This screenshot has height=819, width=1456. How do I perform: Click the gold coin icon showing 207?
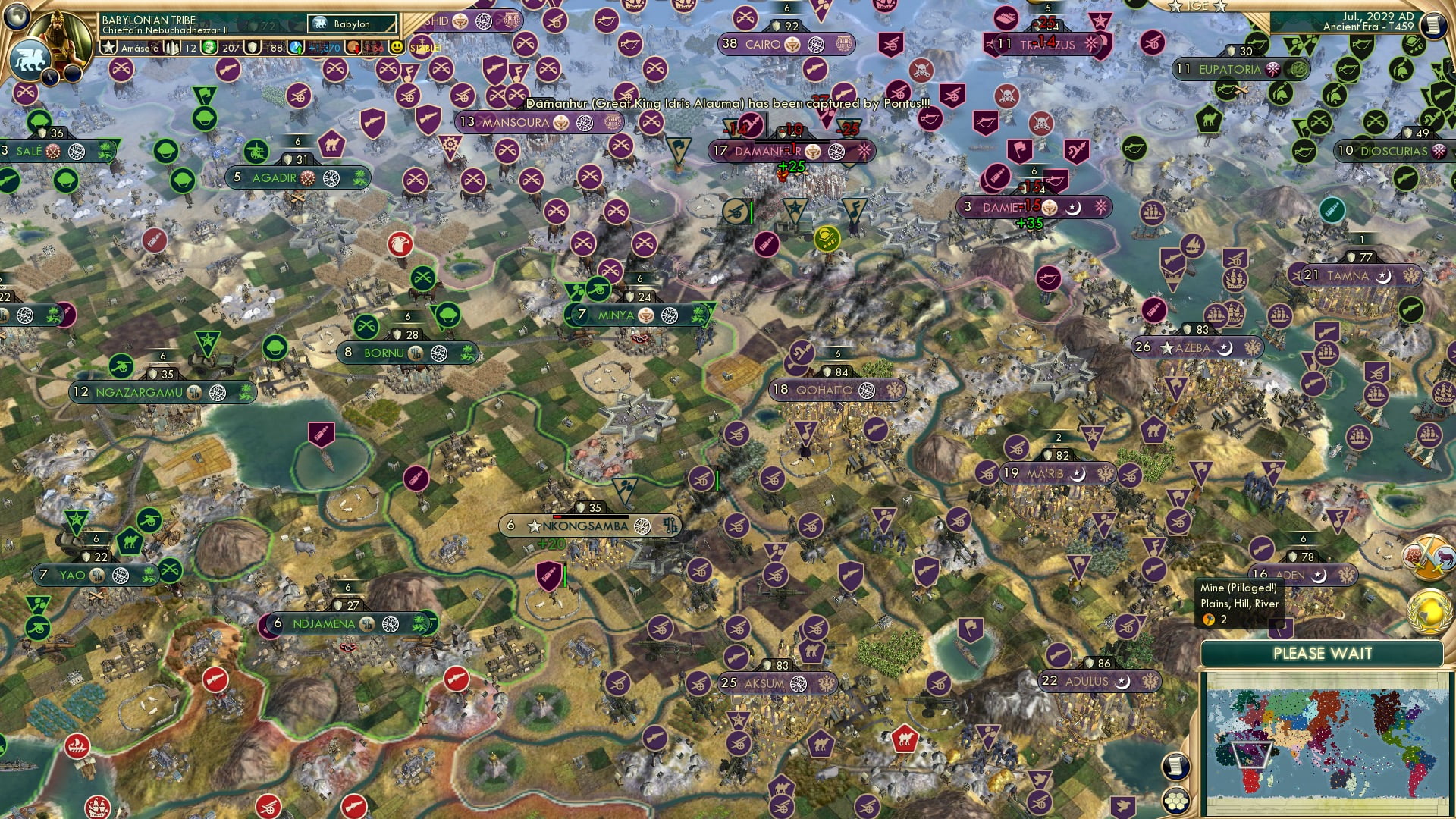[x=208, y=47]
